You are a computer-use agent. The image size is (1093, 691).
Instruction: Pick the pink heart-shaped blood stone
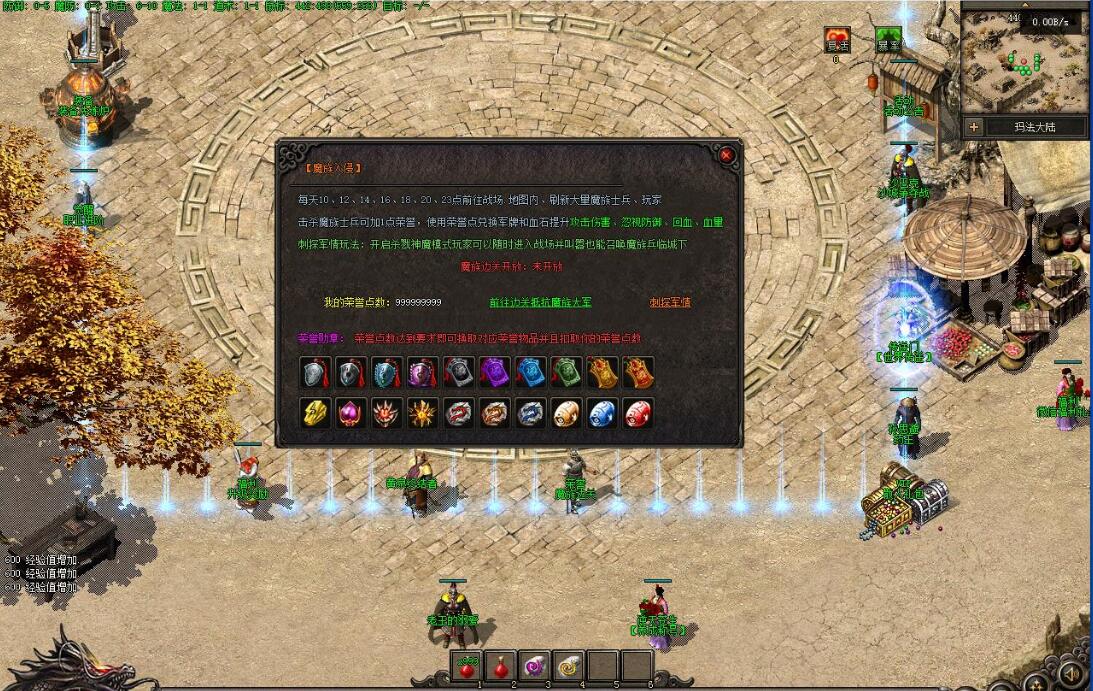351,413
